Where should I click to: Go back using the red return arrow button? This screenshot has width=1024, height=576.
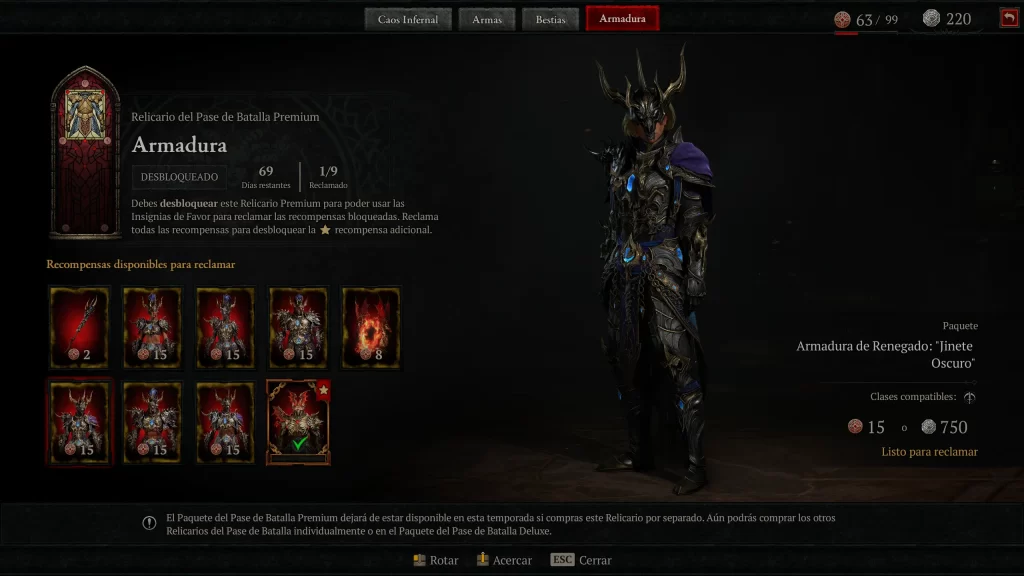pos(1008,18)
